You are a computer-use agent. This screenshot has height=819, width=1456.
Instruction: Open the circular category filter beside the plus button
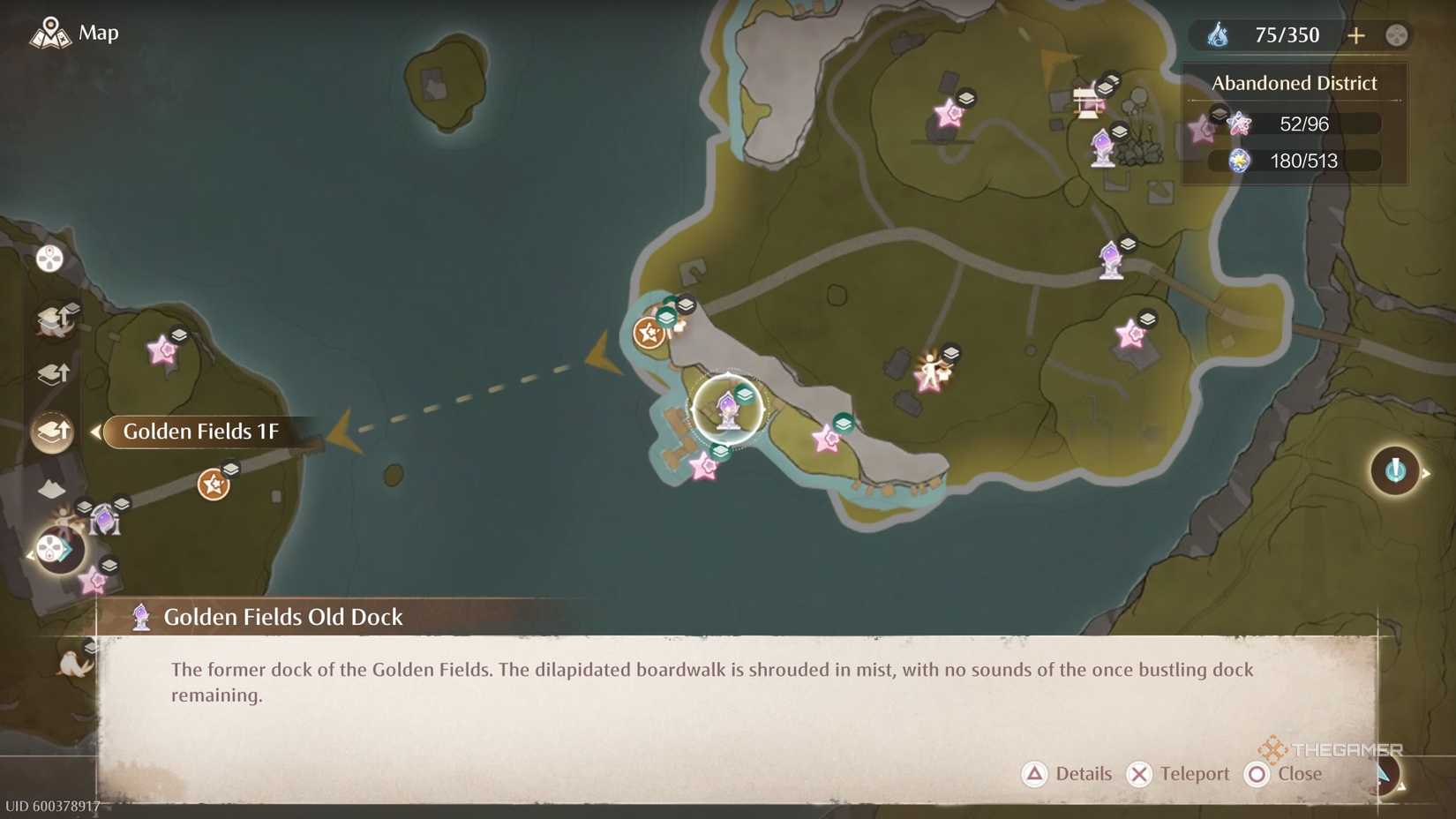(1397, 36)
